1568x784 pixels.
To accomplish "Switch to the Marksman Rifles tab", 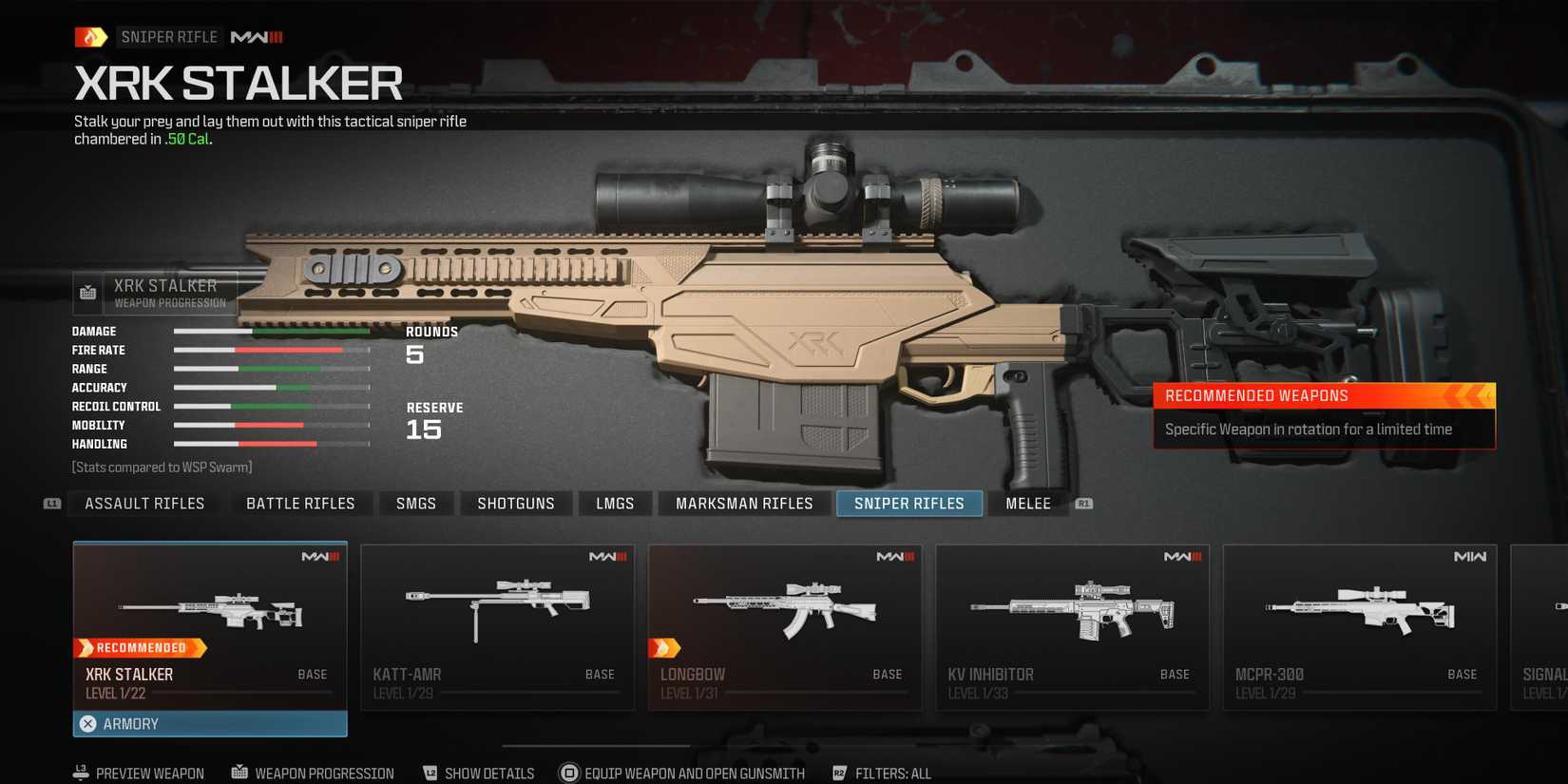I will 744,503.
